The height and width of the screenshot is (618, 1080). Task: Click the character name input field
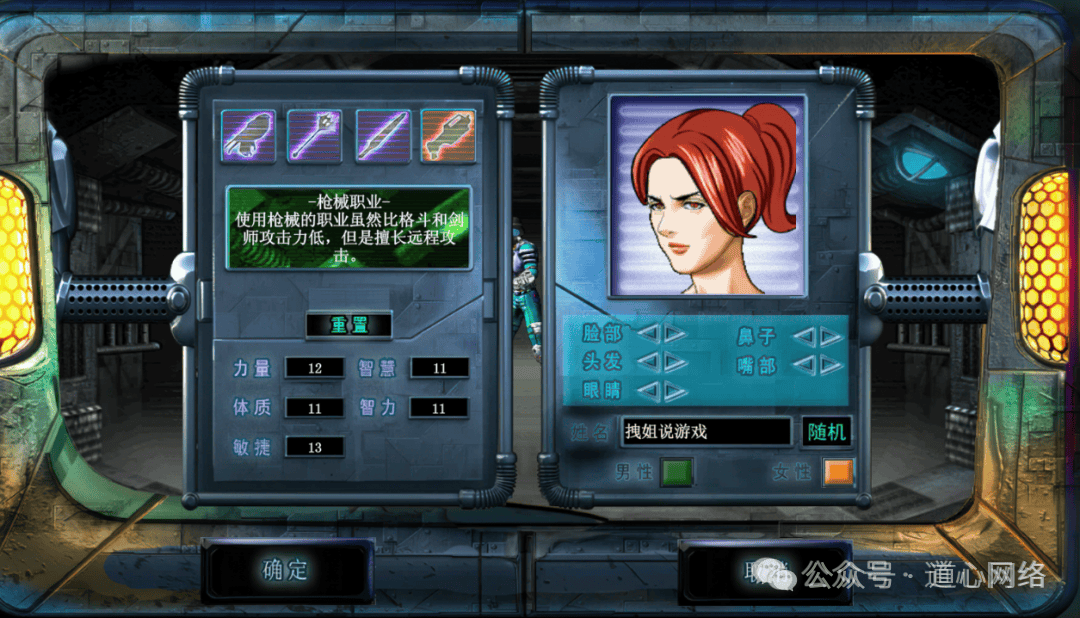point(705,431)
